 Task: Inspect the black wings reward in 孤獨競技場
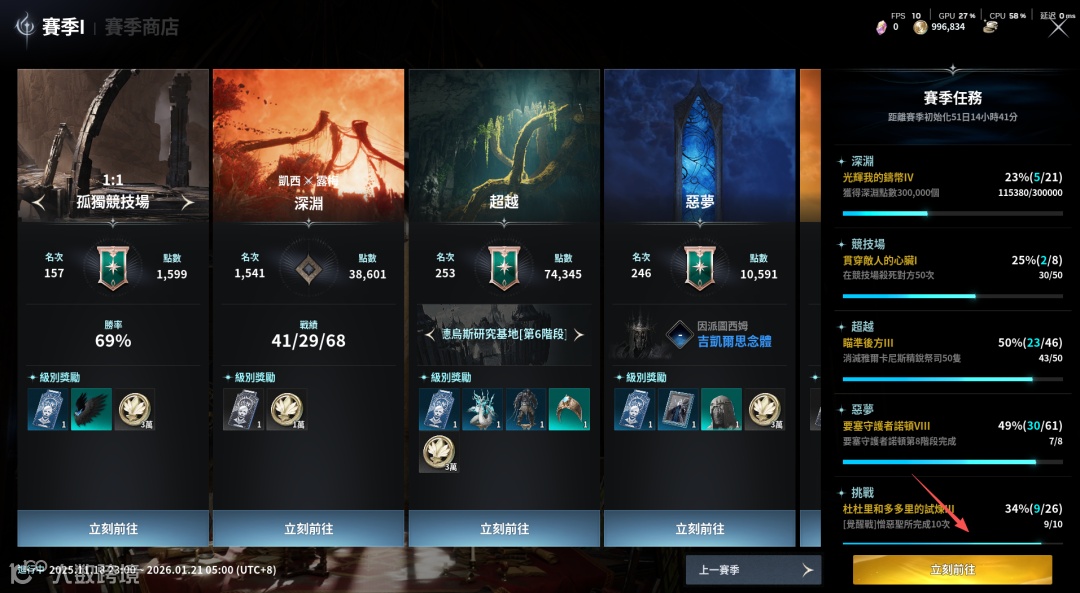[x=91, y=409]
